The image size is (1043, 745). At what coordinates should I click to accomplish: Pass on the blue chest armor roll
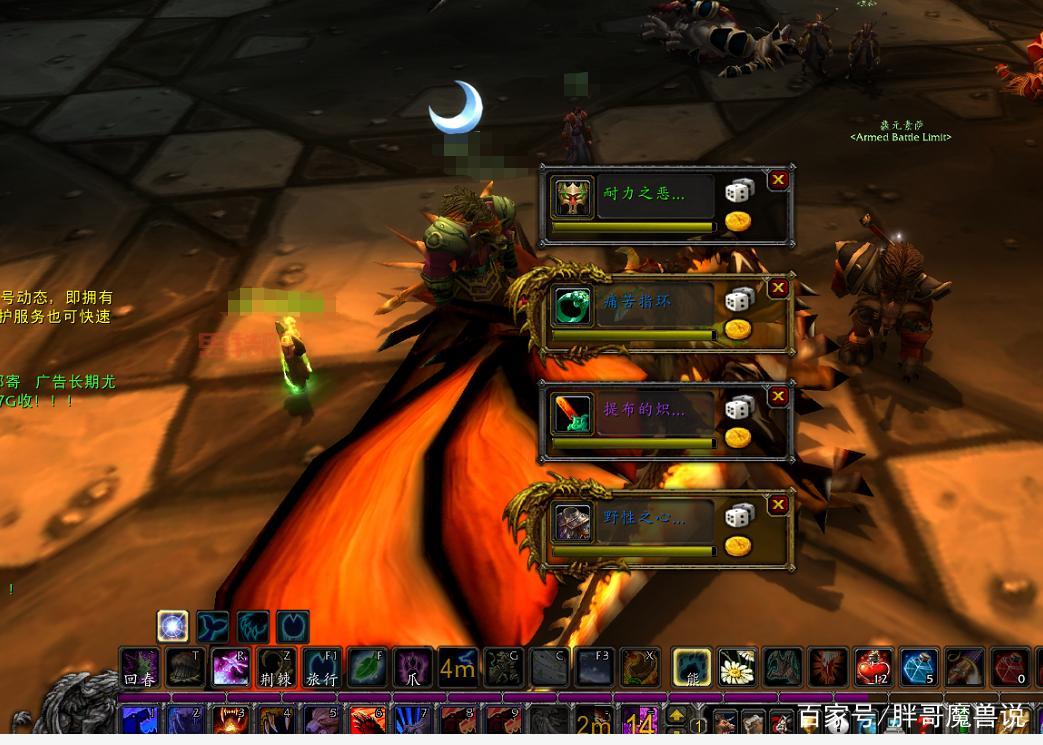tap(778, 505)
